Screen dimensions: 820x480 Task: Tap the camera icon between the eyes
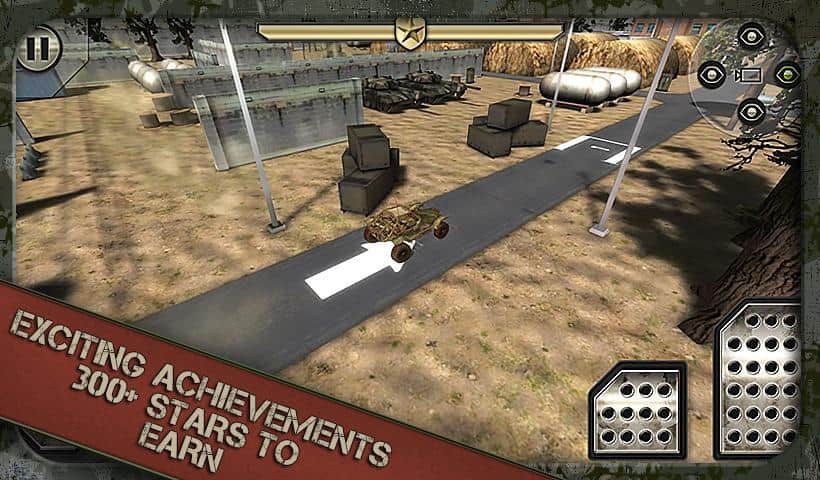pyautogui.click(x=750, y=74)
